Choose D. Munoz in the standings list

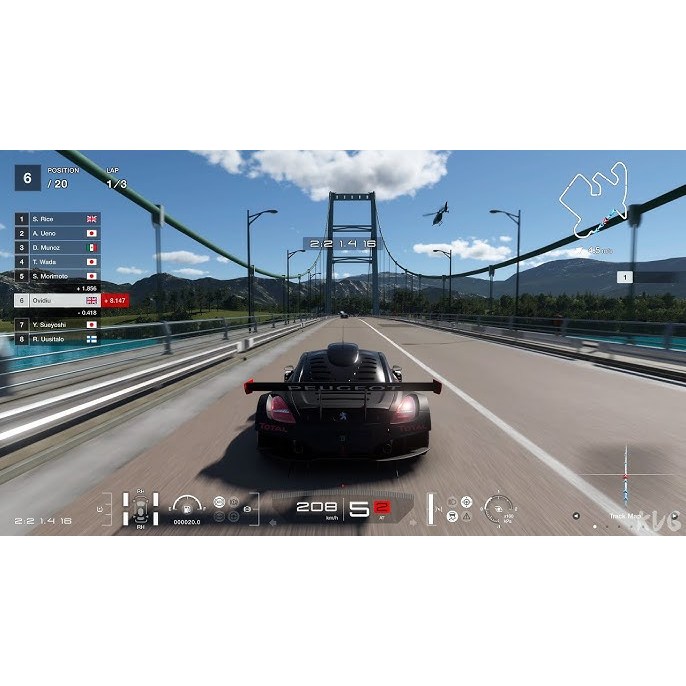[57, 247]
